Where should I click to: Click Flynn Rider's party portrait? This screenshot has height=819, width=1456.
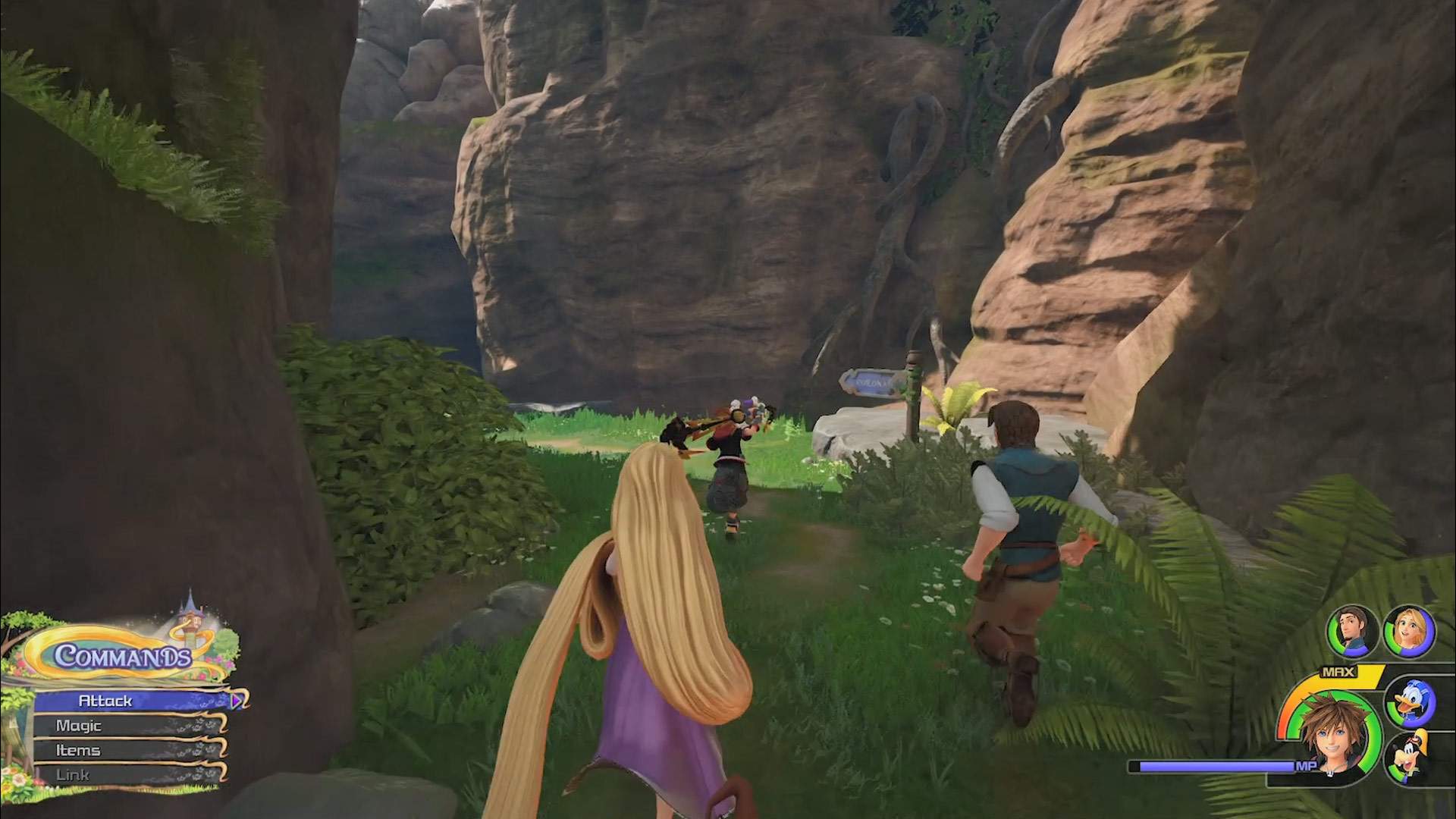1351,632
